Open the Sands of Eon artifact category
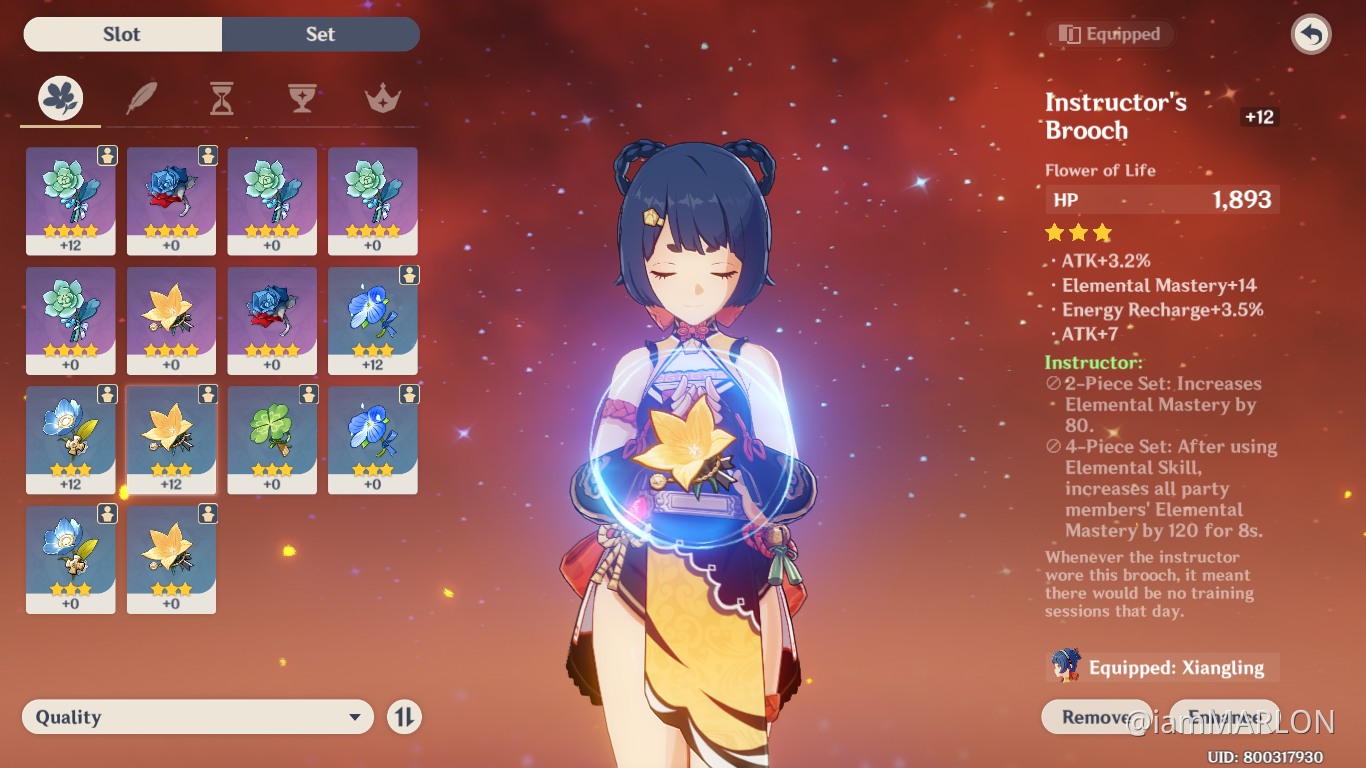Image resolution: width=1366 pixels, height=768 pixels. click(x=222, y=98)
